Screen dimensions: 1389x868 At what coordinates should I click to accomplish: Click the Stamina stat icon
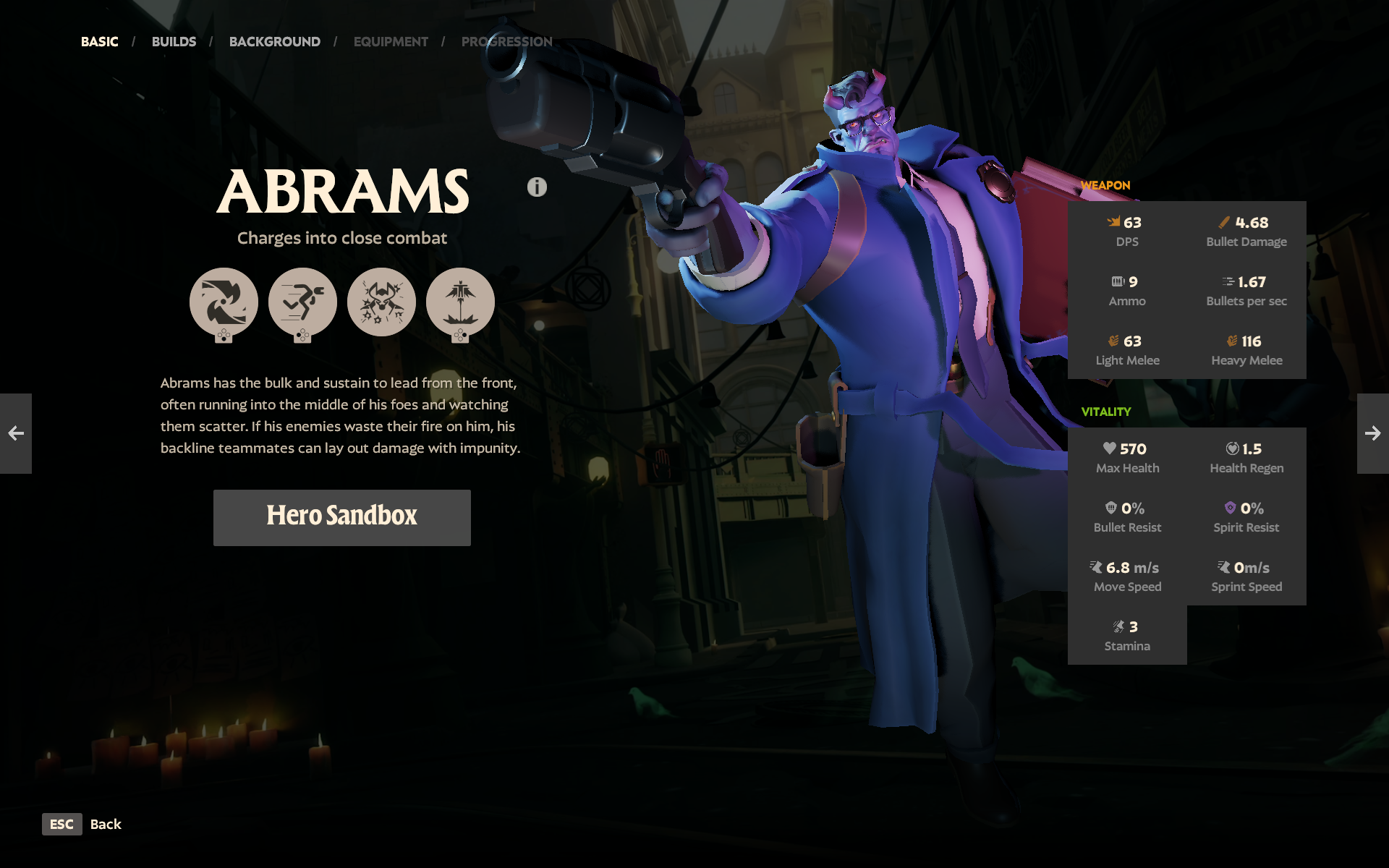[1119, 627]
